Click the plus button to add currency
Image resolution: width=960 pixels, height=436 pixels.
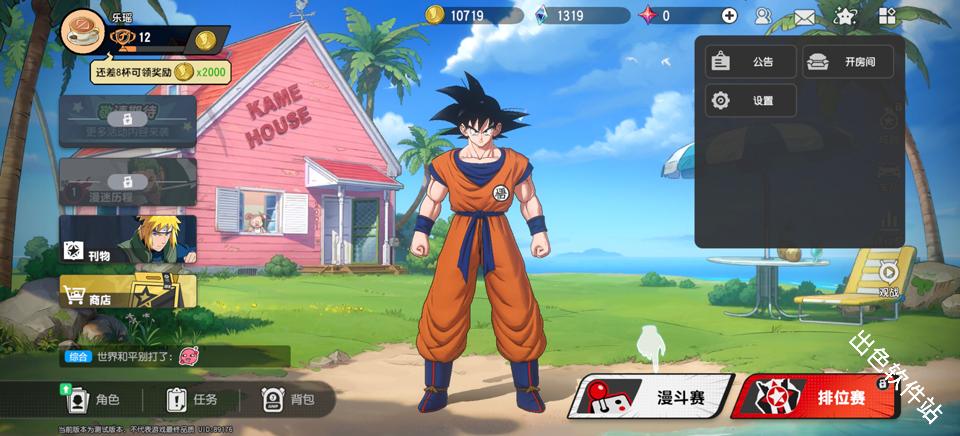tap(729, 15)
